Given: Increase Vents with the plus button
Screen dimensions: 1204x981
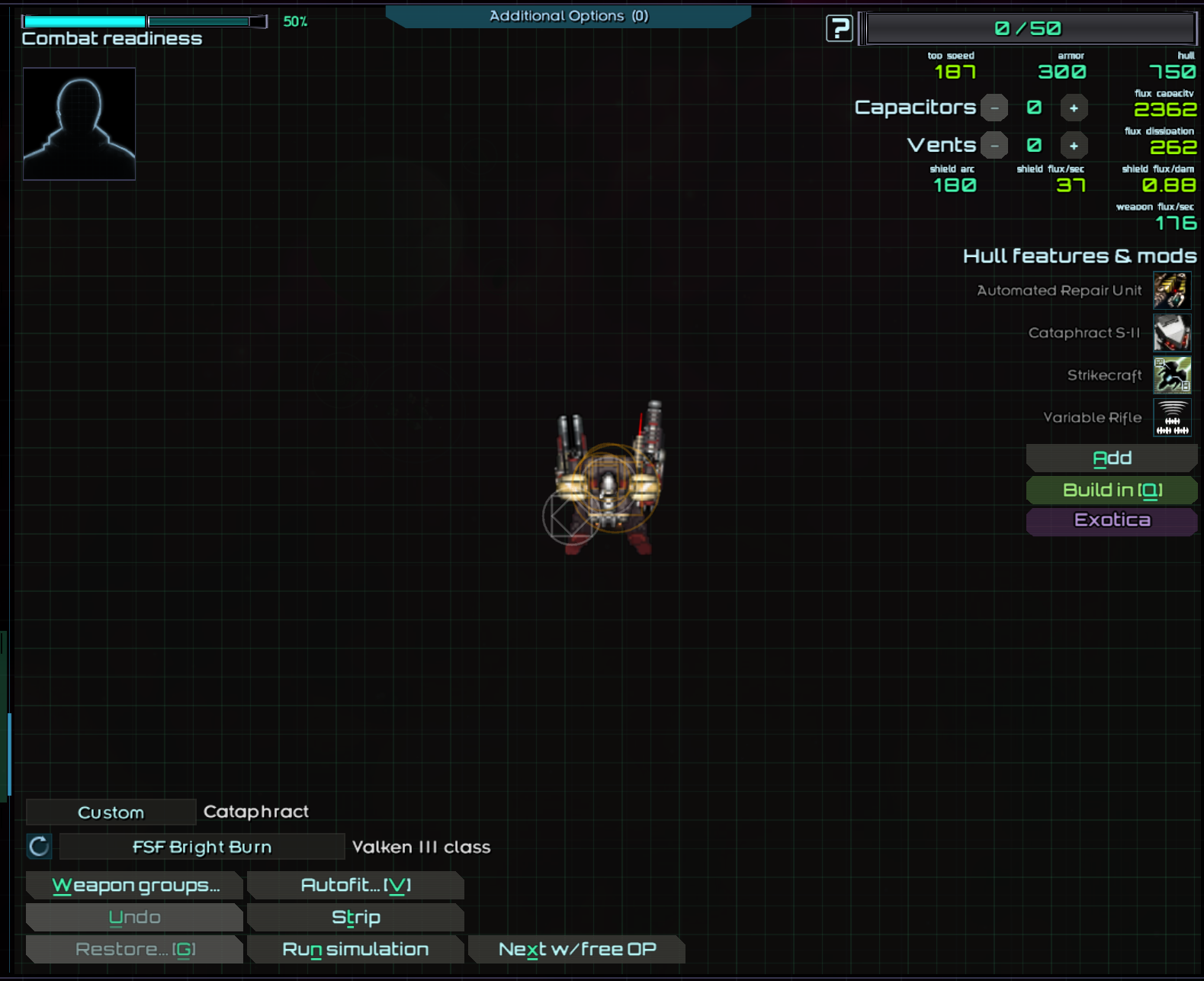Looking at the screenshot, I should [x=1074, y=145].
